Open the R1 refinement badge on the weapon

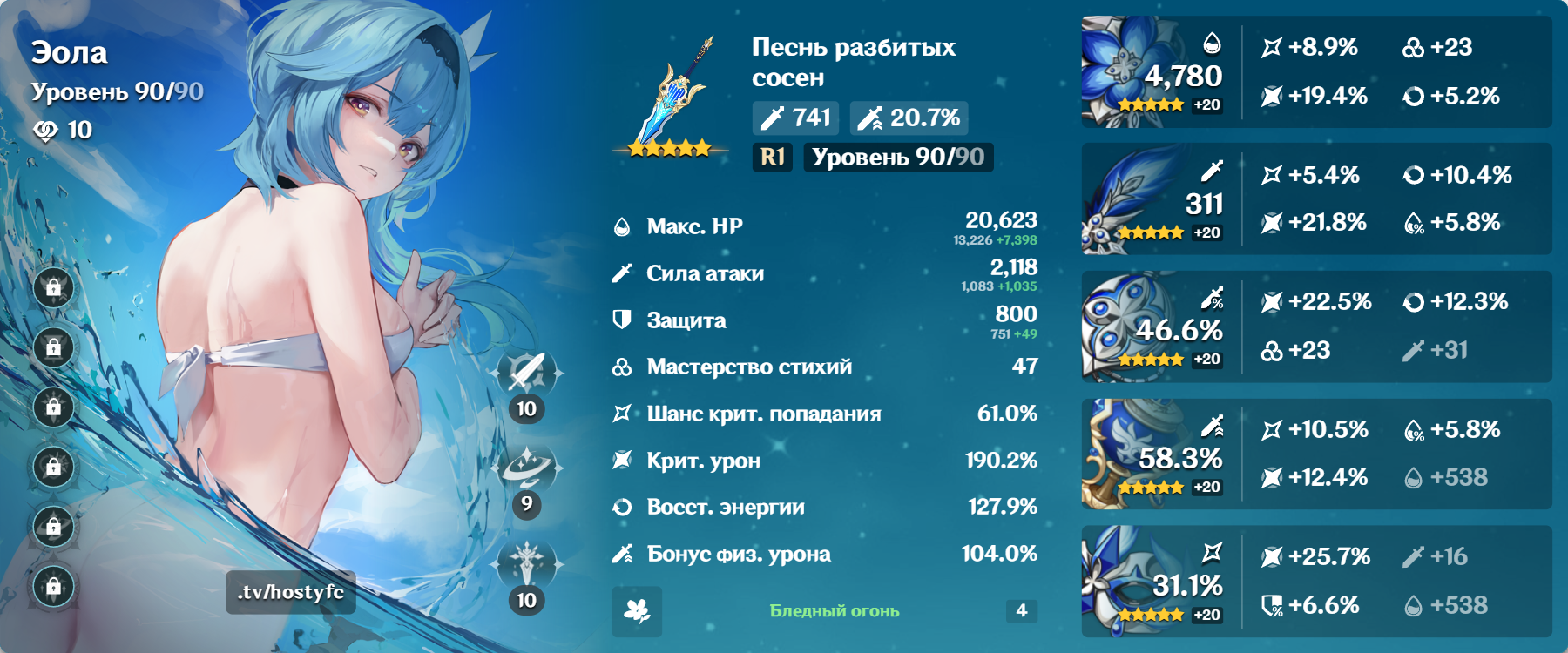(773, 158)
